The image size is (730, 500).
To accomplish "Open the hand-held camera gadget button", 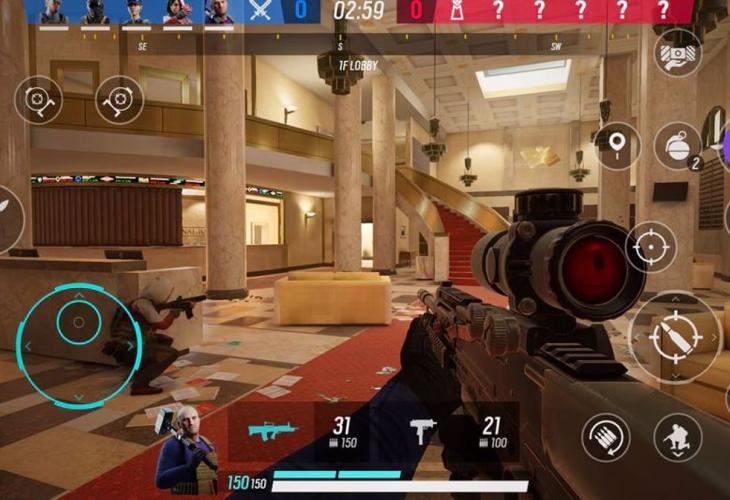I will tap(677, 52).
